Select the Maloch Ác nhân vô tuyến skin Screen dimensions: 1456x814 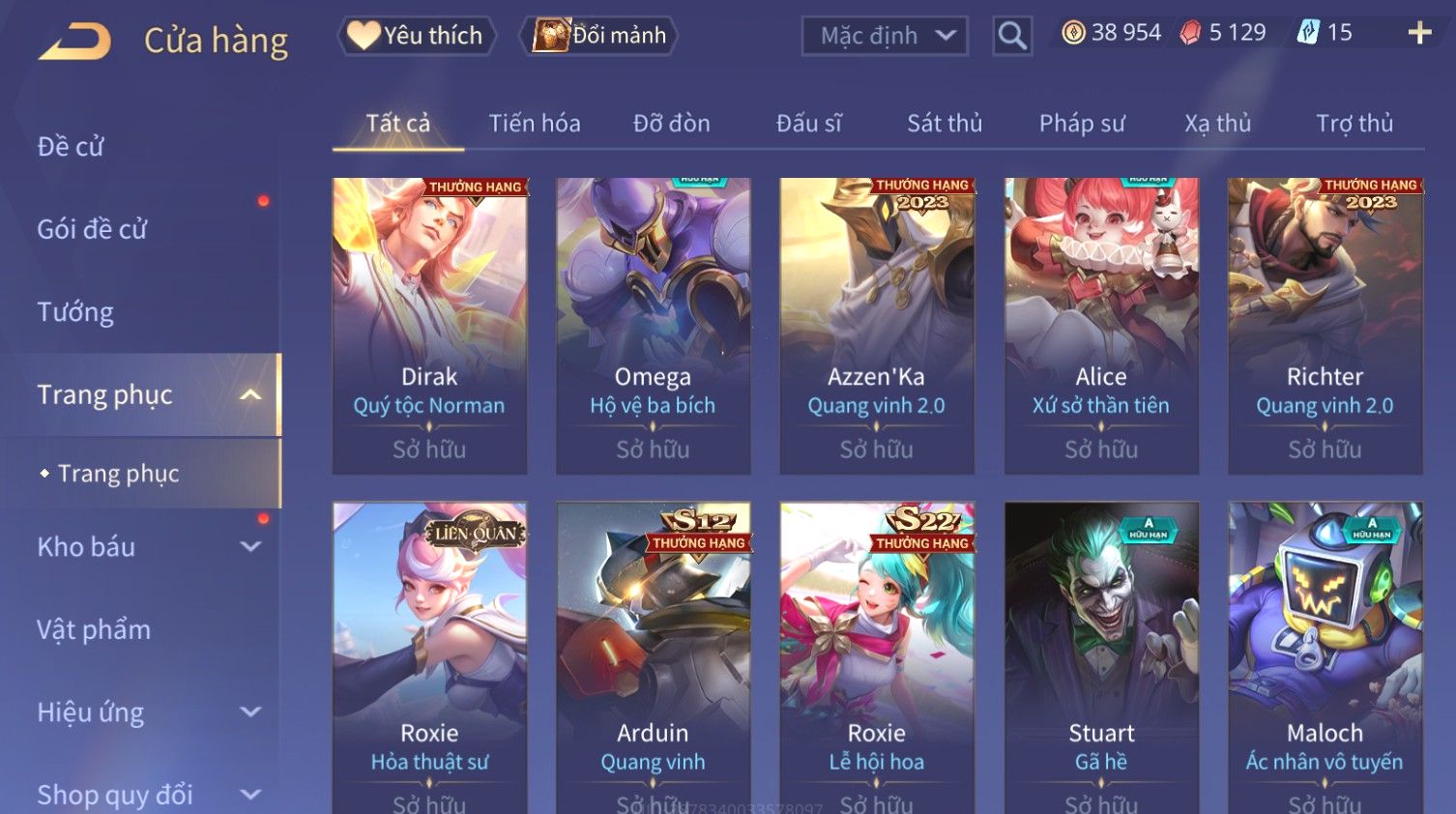pos(1325,657)
